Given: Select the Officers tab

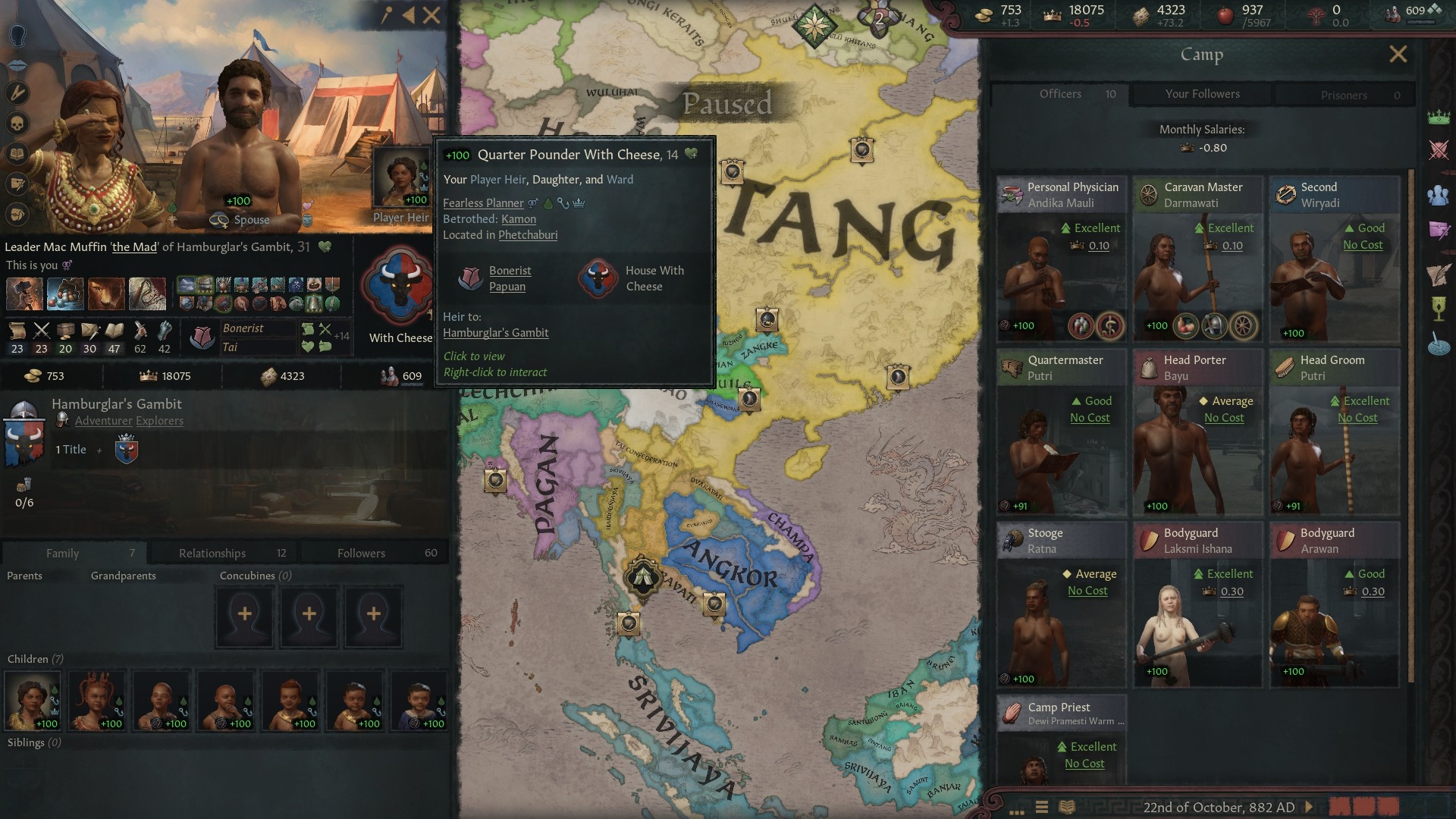Looking at the screenshot, I should tap(1060, 94).
